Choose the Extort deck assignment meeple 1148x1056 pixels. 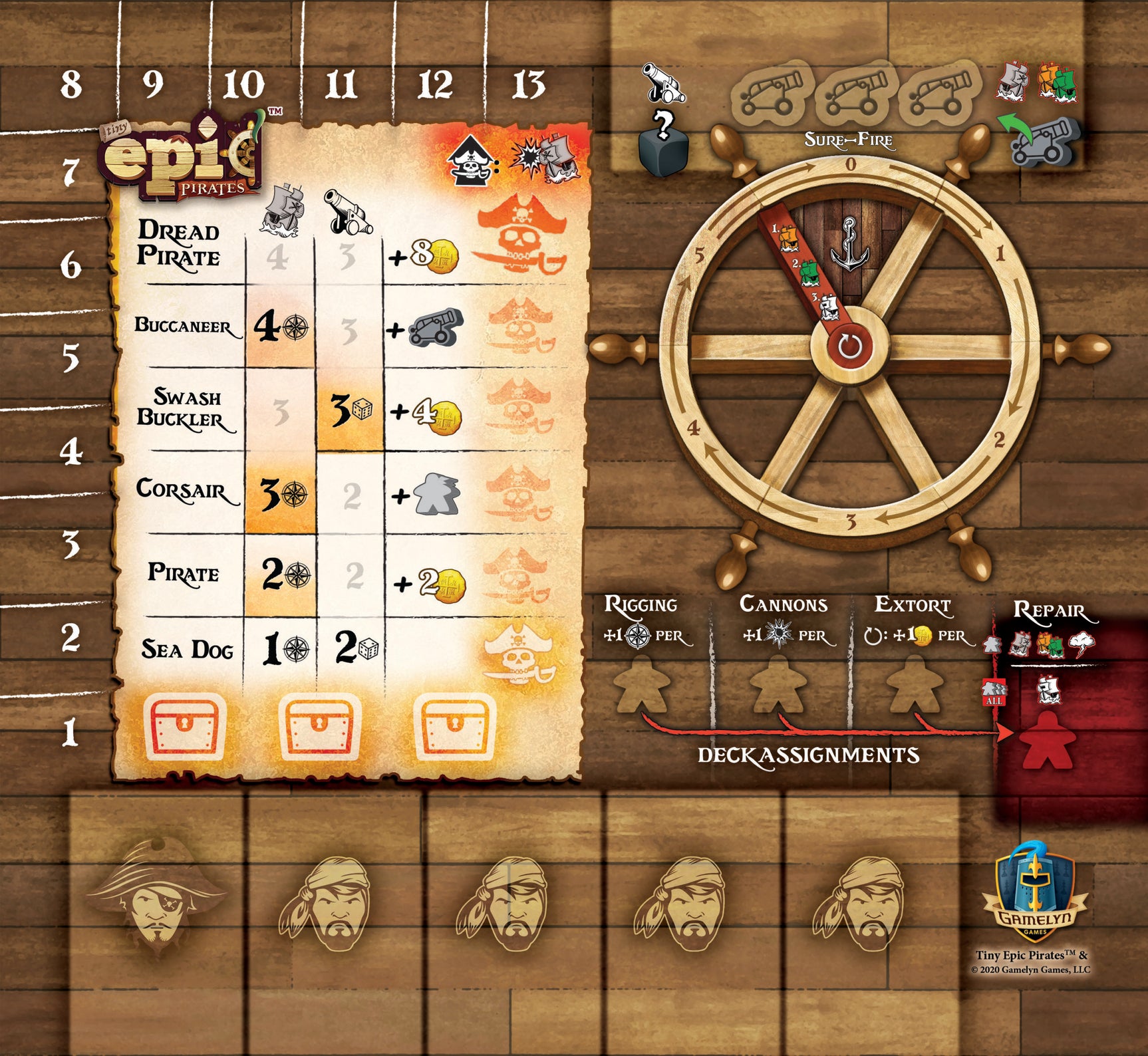[x=915, y=685]
